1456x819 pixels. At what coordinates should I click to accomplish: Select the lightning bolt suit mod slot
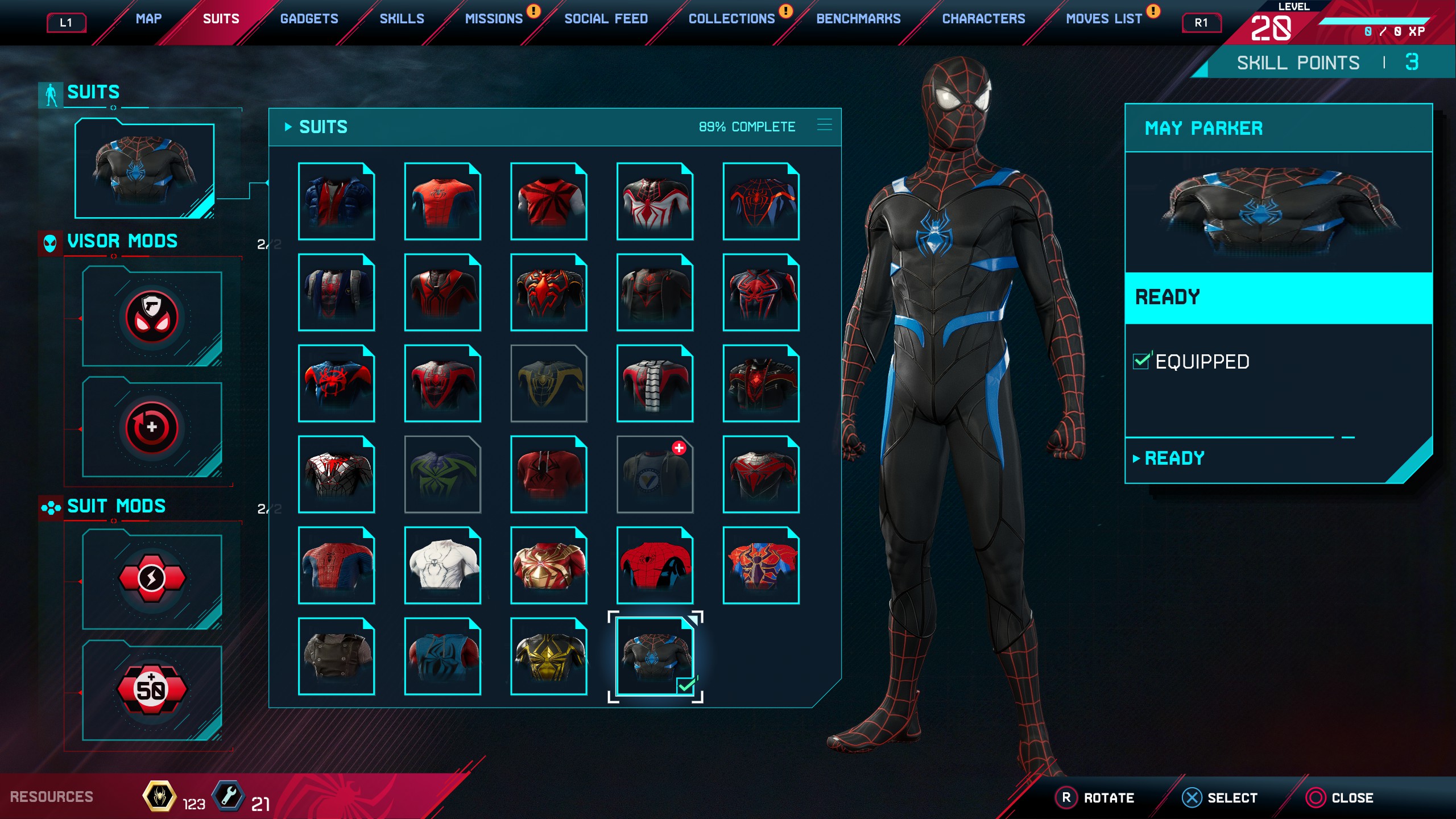(x=152, y=579)
